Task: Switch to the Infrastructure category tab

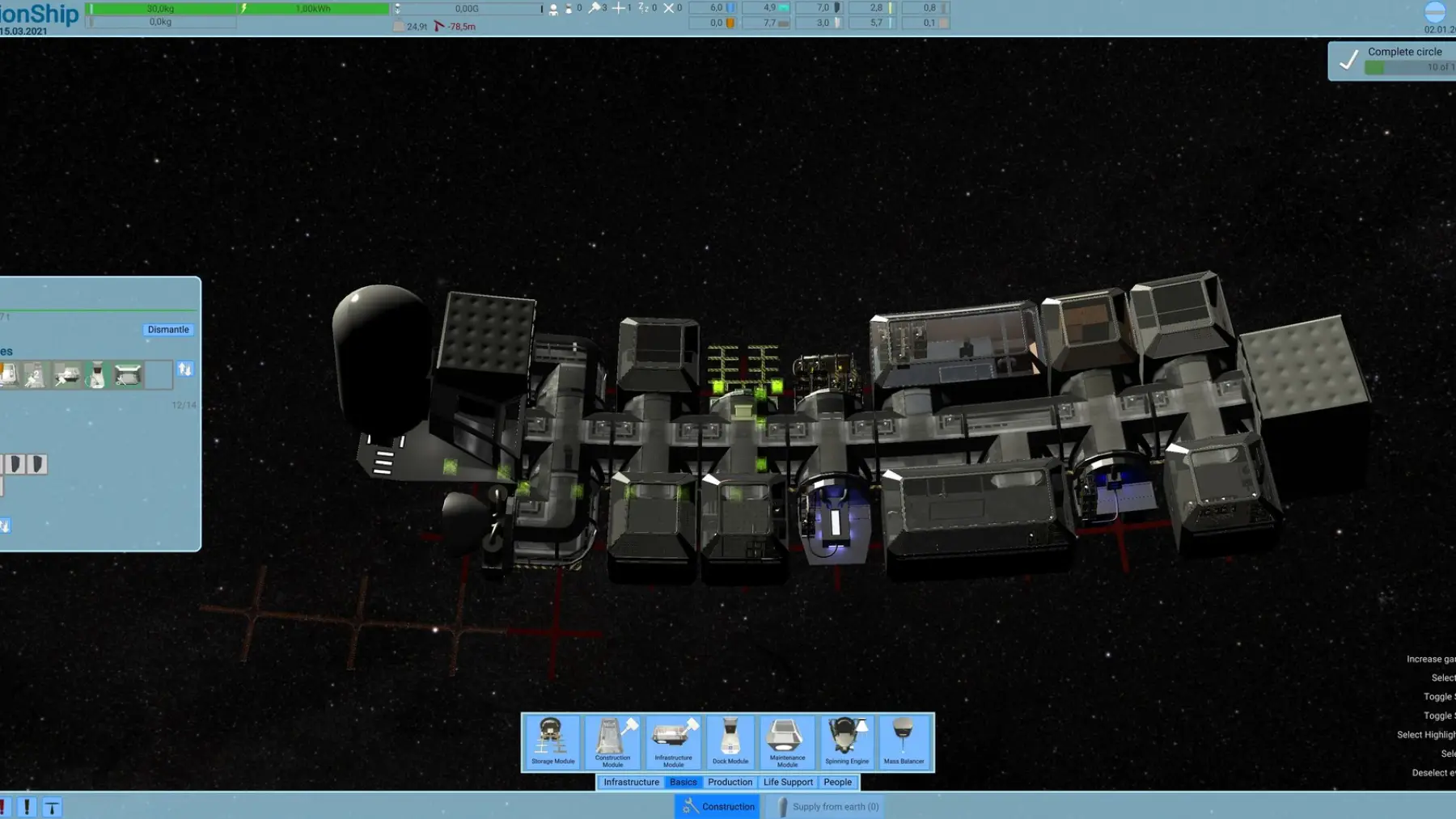Action: 631,782
